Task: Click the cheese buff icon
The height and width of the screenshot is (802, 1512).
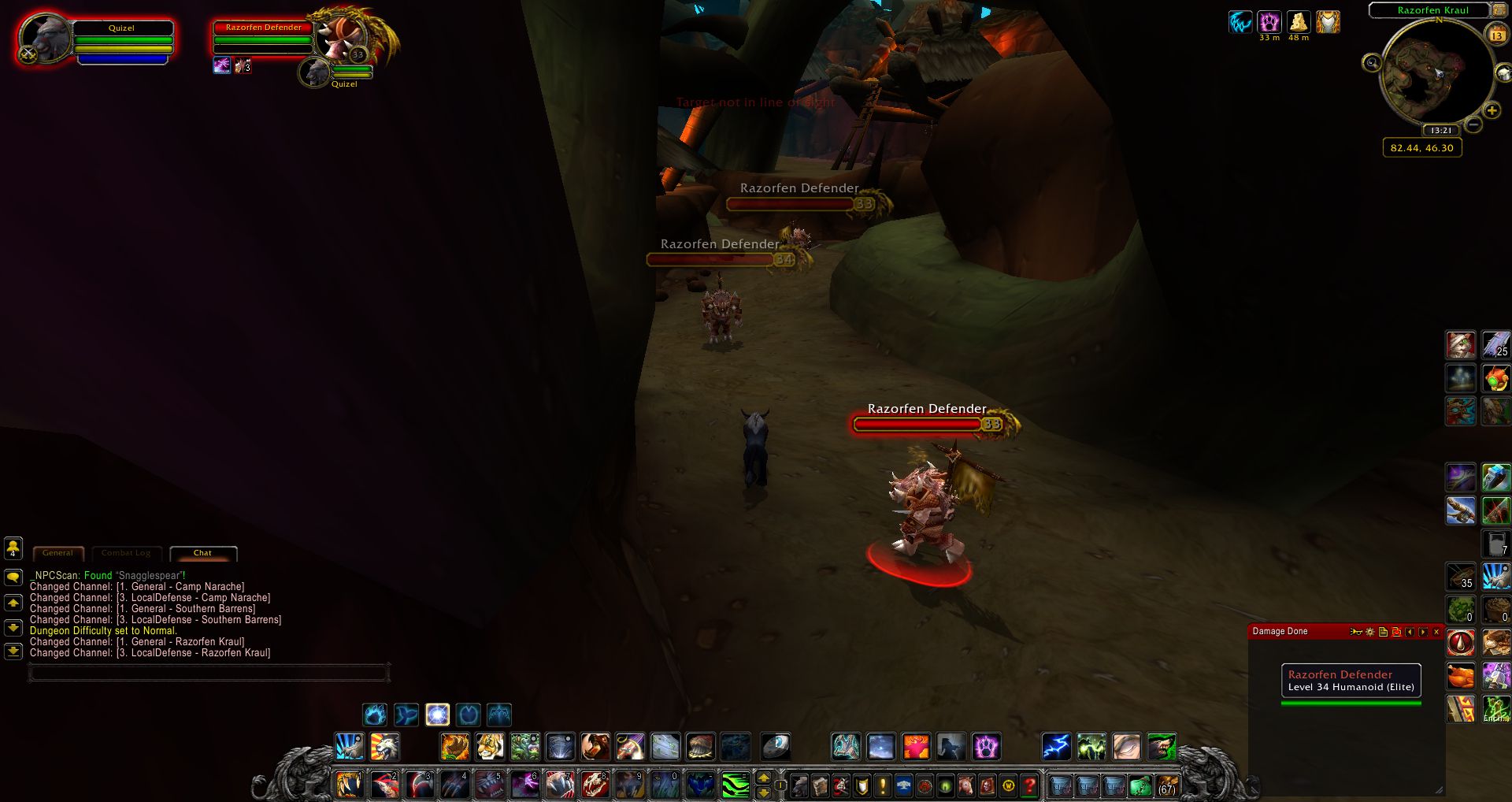Action: (1298, 22)
